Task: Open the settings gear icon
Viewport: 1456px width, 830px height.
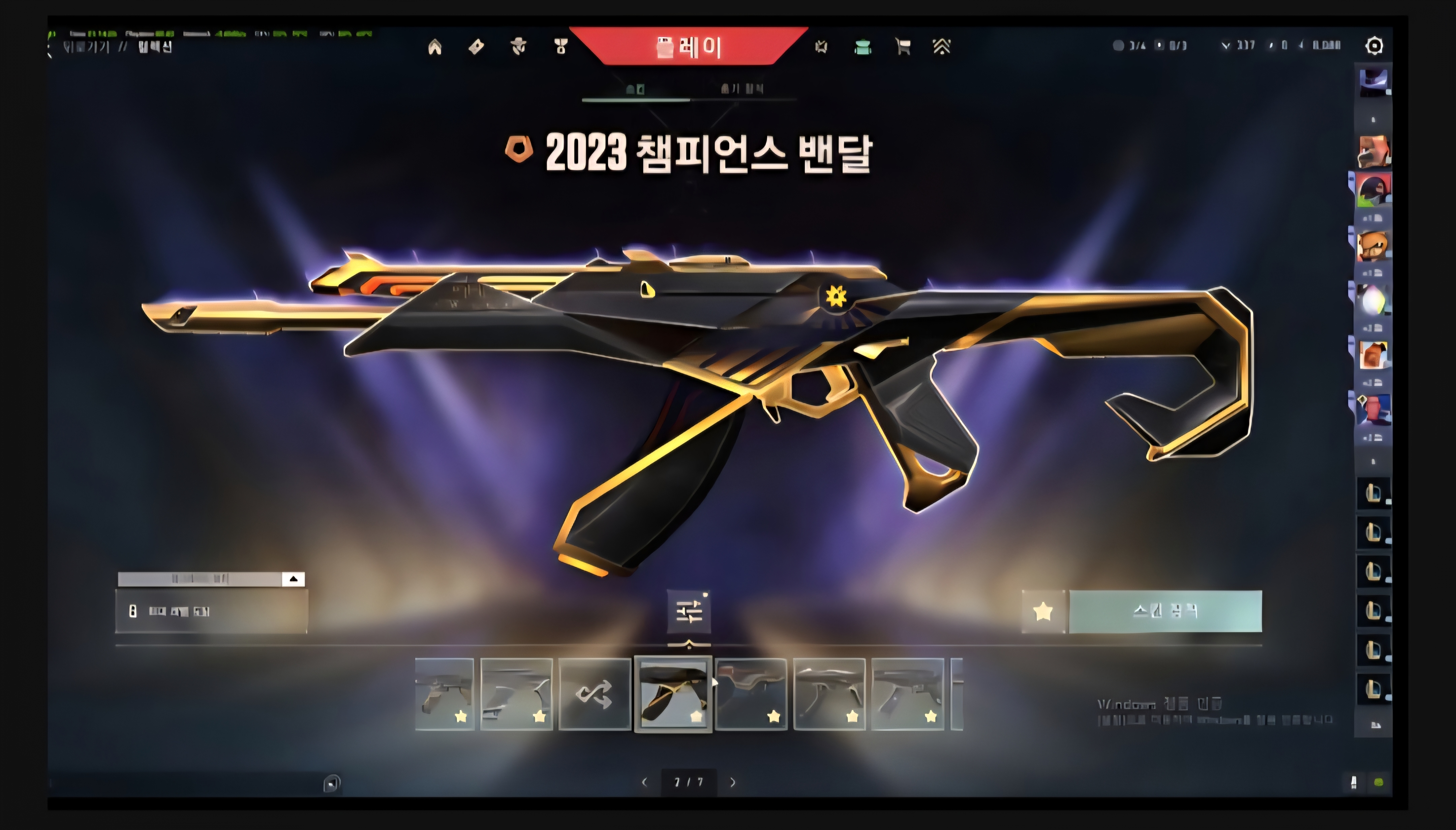Action: click(1374, 45)
